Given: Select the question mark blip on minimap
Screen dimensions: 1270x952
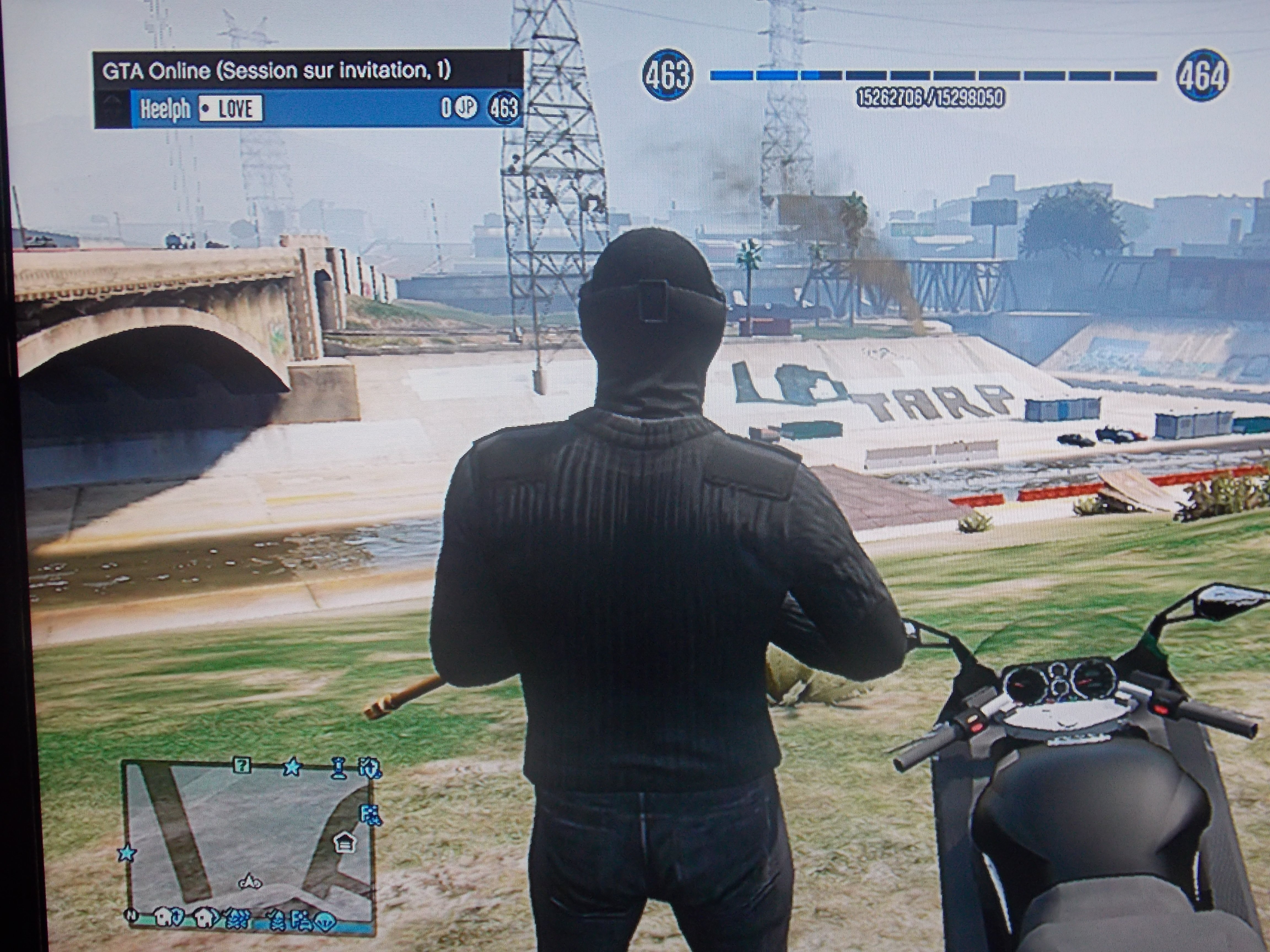Looking at the screenshot, I should point(242,765).
